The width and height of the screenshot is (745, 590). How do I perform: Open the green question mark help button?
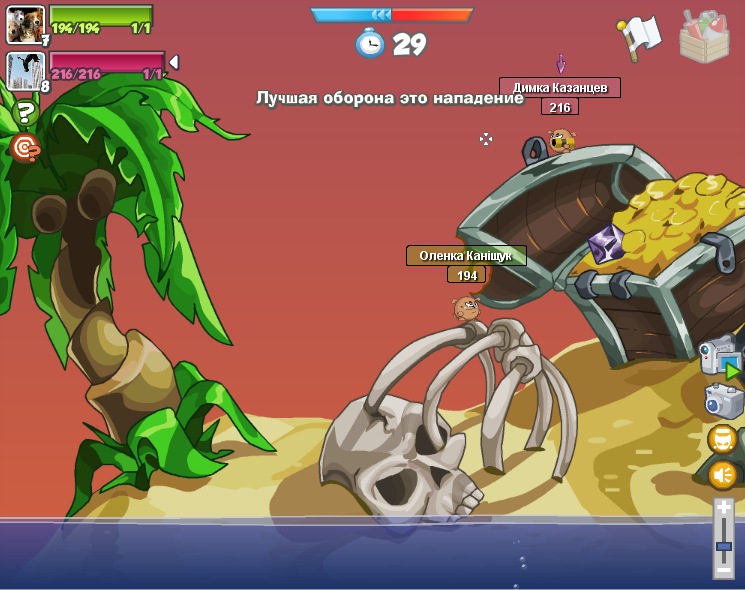[25, 112]
